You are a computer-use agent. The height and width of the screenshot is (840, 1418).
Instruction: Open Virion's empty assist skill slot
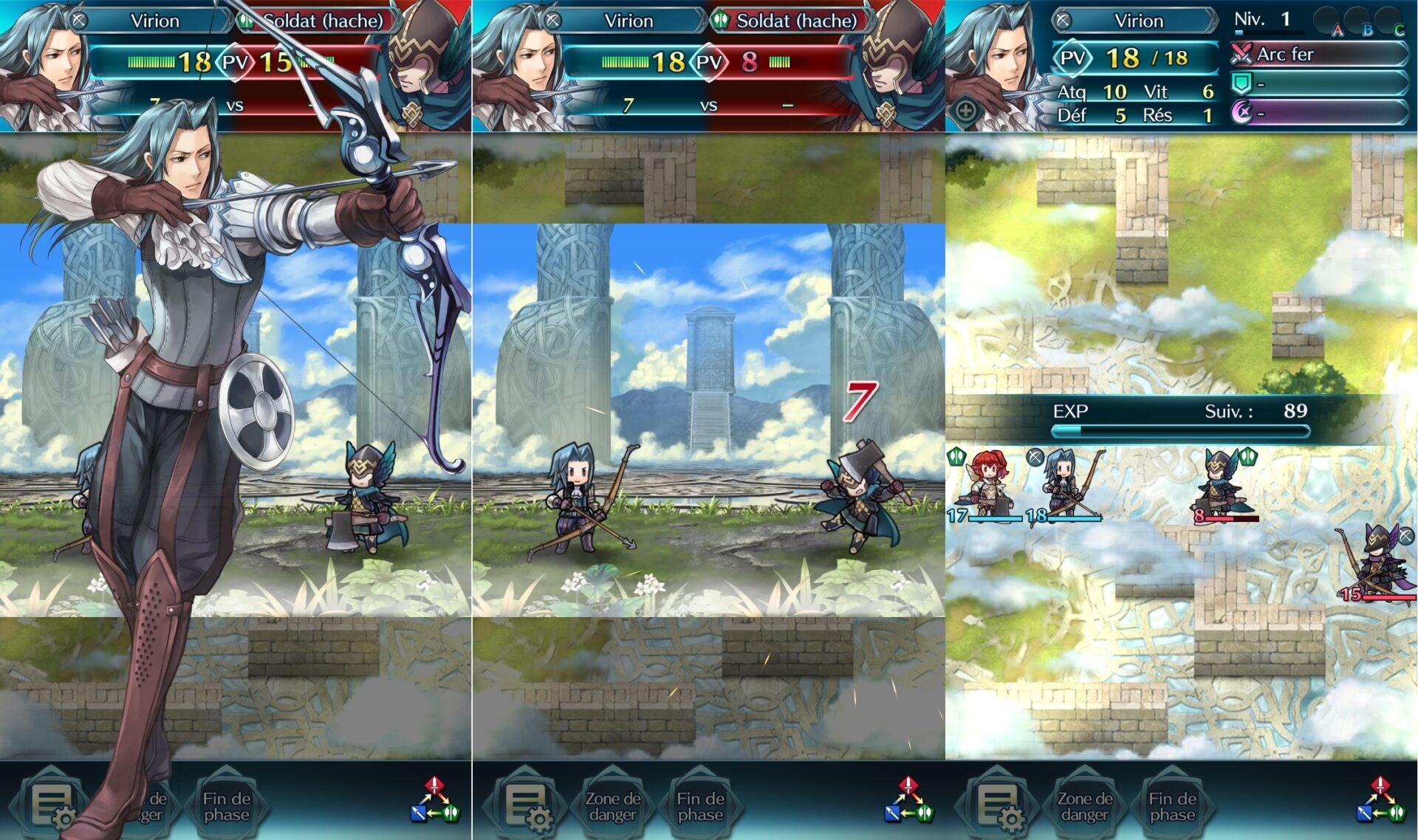pyautogui.click(x=1319, y=84)
